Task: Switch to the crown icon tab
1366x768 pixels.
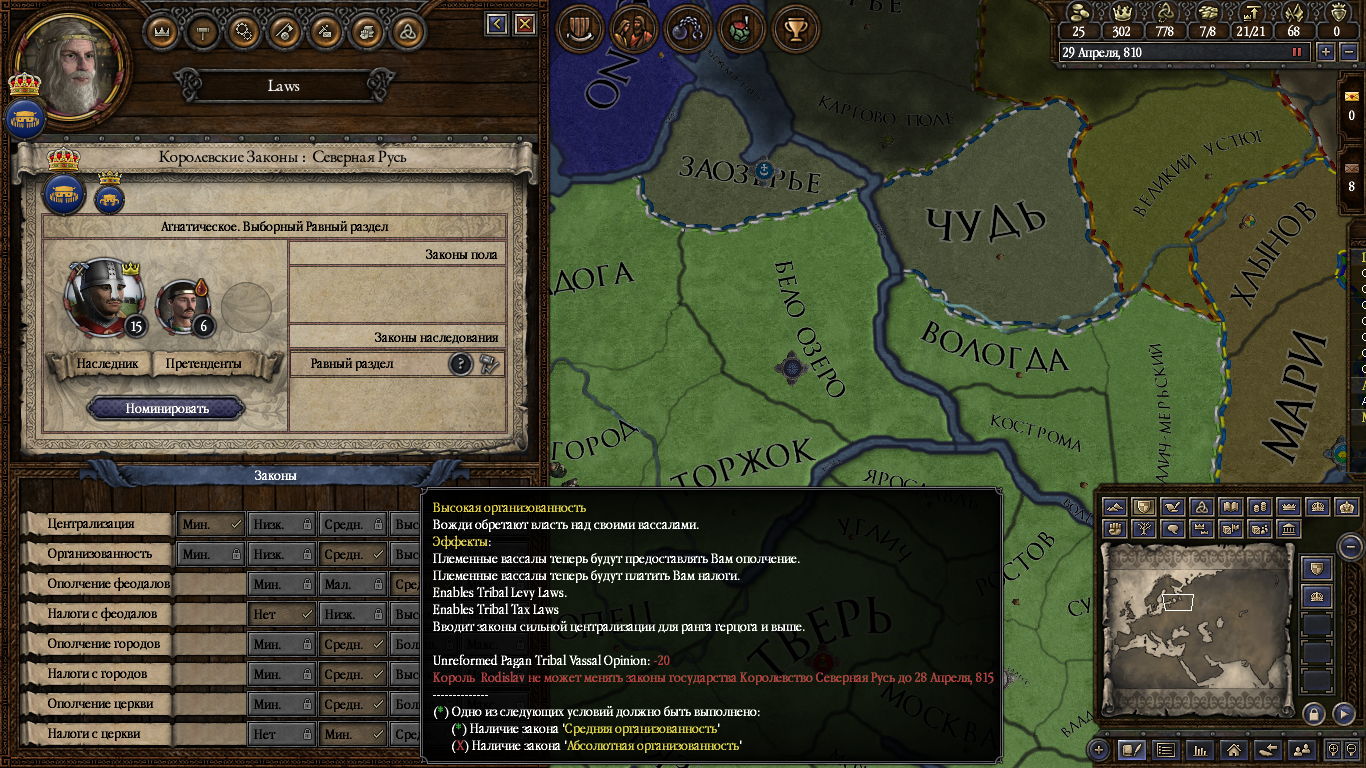Action: click(162, 30)
